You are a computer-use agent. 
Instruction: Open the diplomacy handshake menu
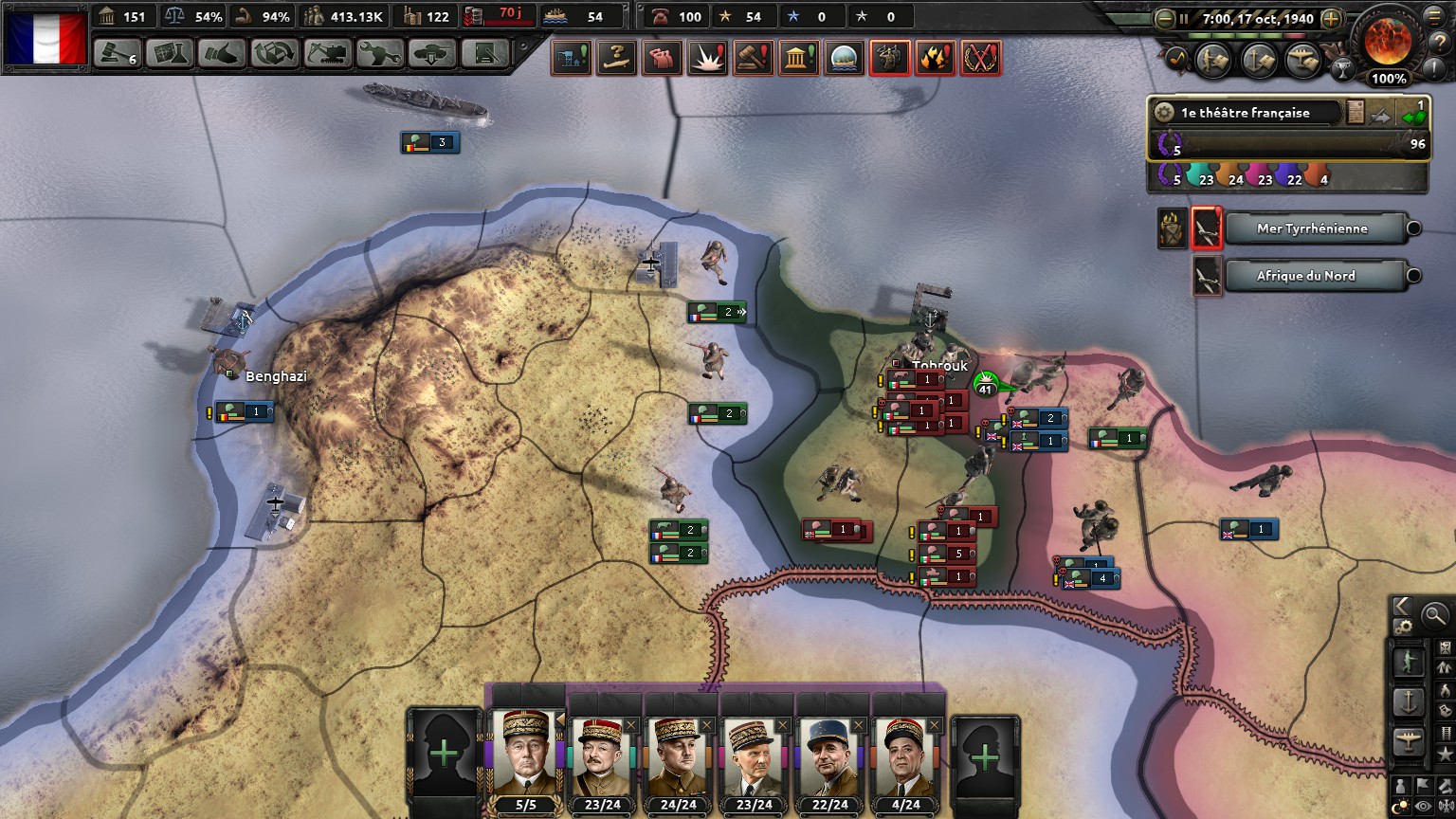pyautogui.click(x=222, y=54)
